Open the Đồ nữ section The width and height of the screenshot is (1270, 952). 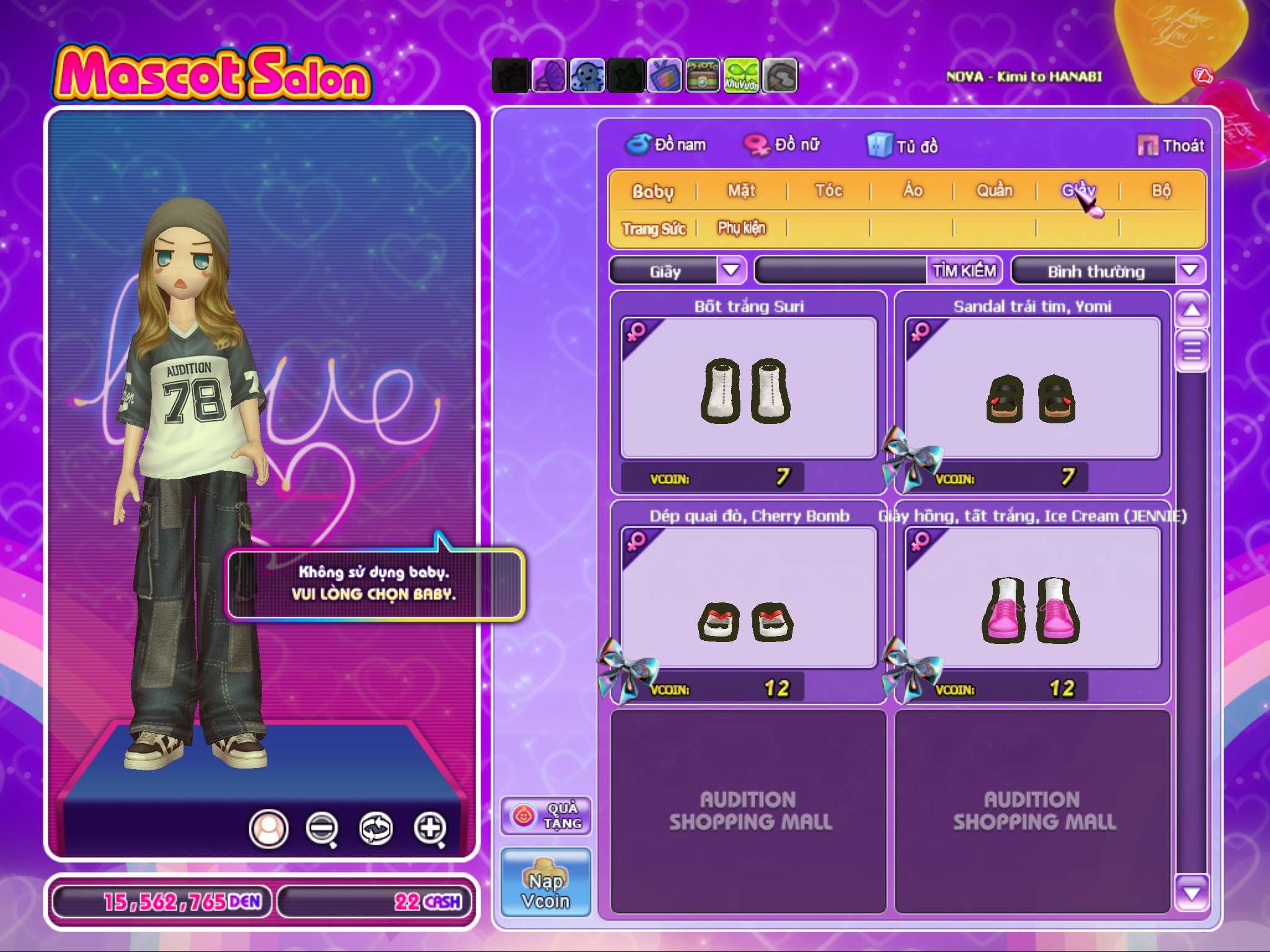783,145
